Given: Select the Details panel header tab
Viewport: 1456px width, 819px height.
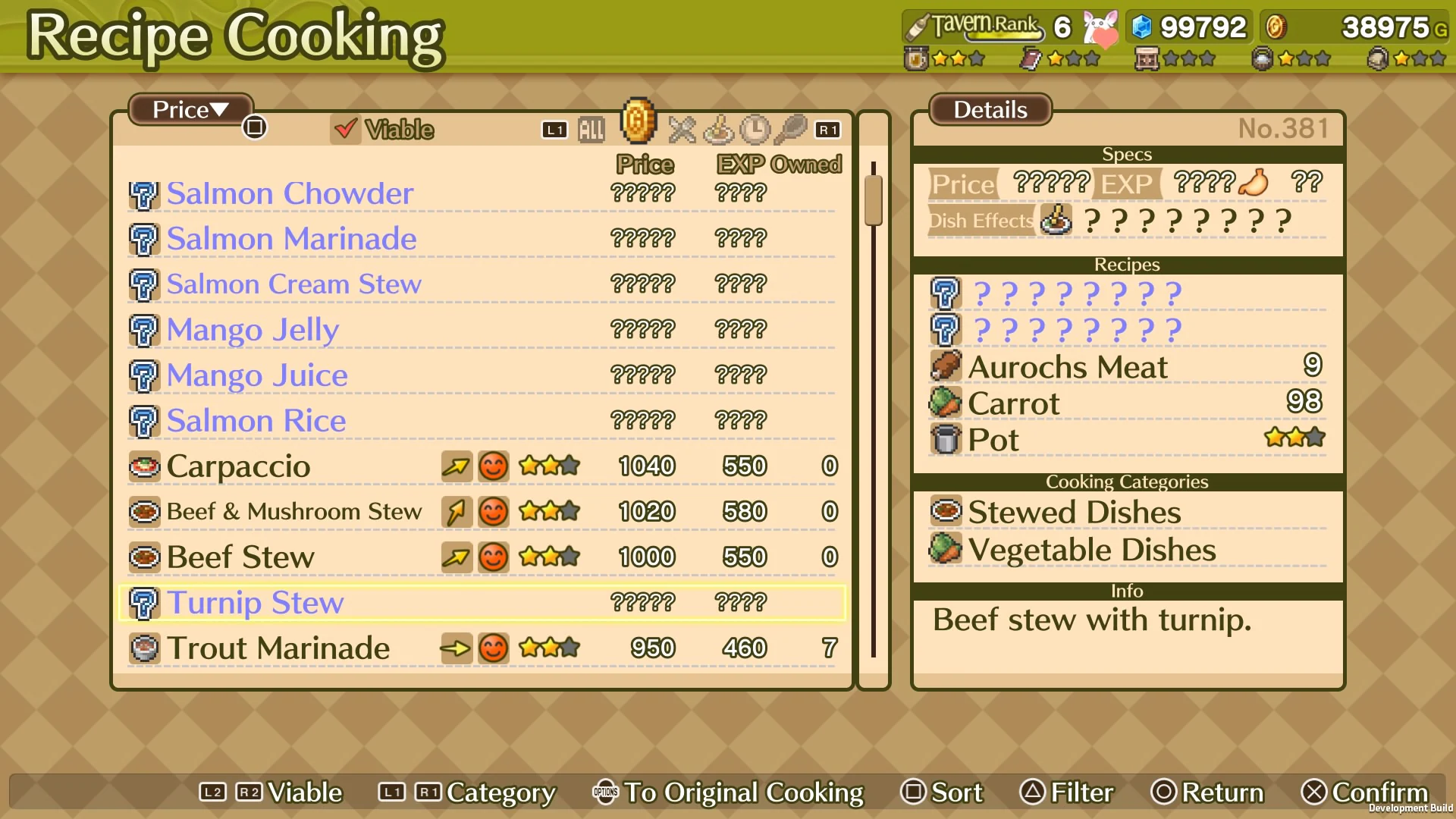Looking at the screenshot, I should [989, 110].
